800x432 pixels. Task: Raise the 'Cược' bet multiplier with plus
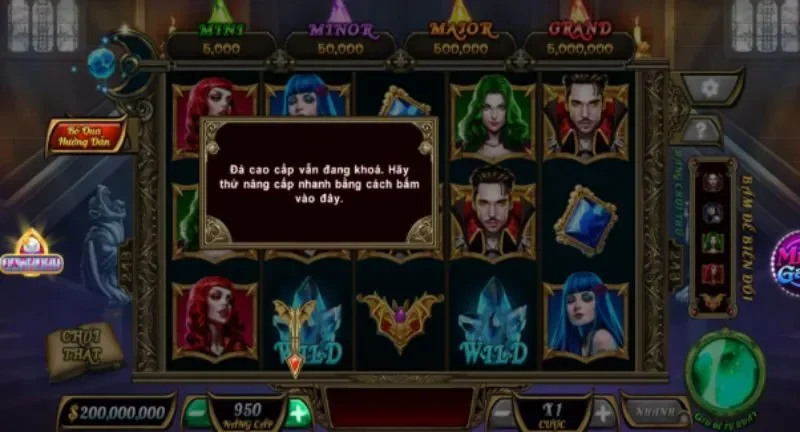603,411
